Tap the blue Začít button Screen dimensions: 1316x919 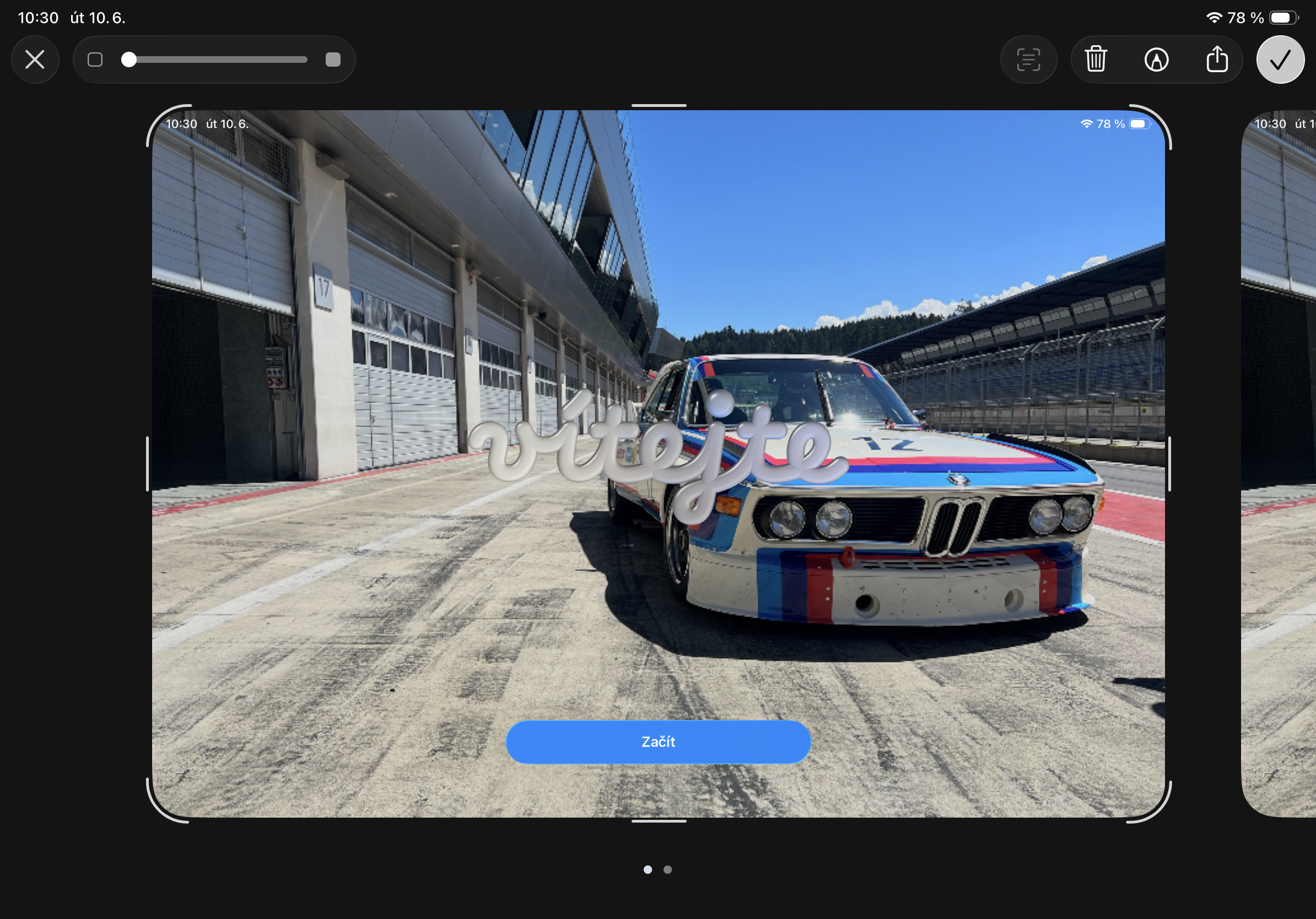coord(658,742)
